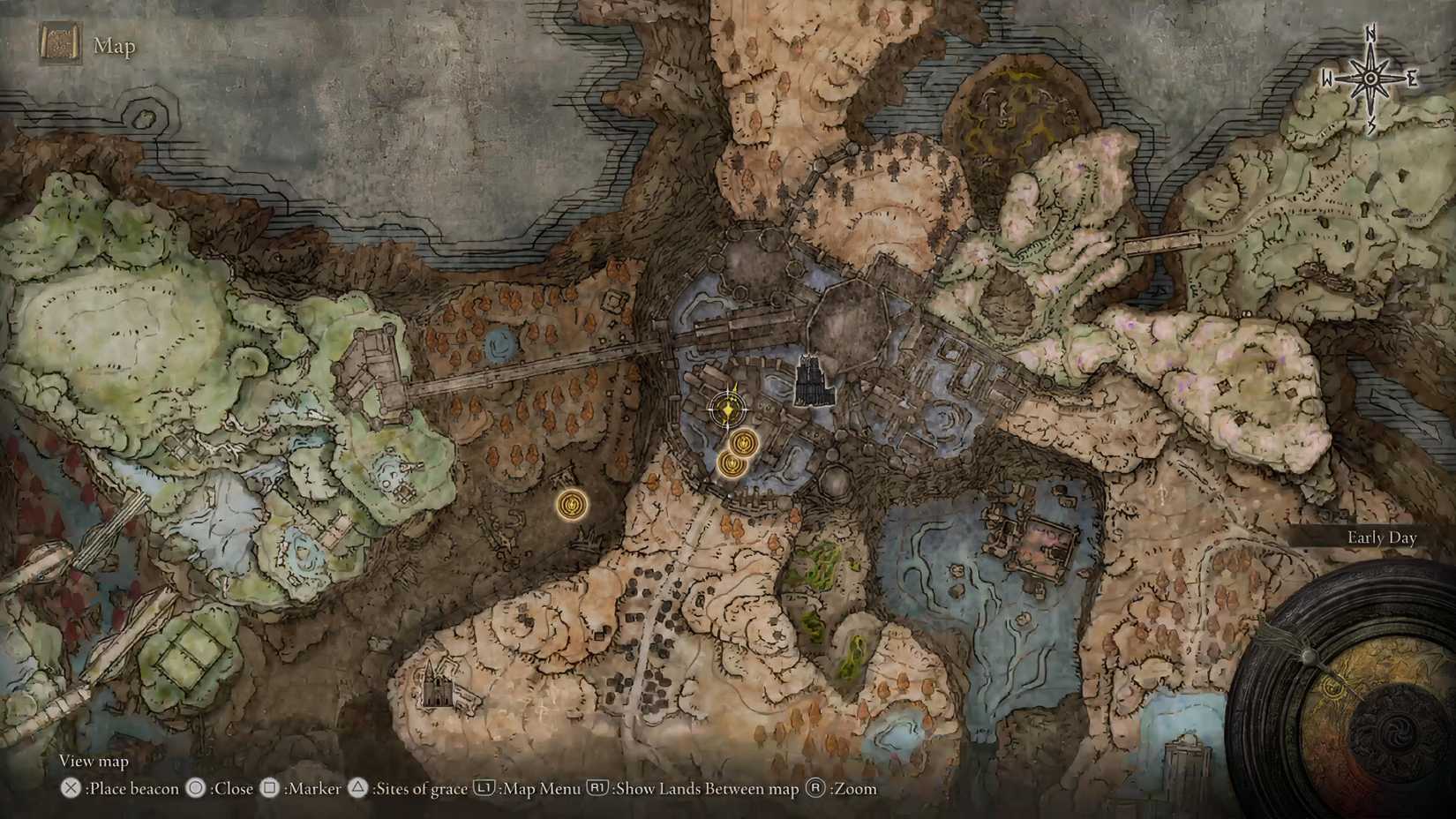Click the lower site of grace icon below the city
1456x819 pixels.
point(731,466)
